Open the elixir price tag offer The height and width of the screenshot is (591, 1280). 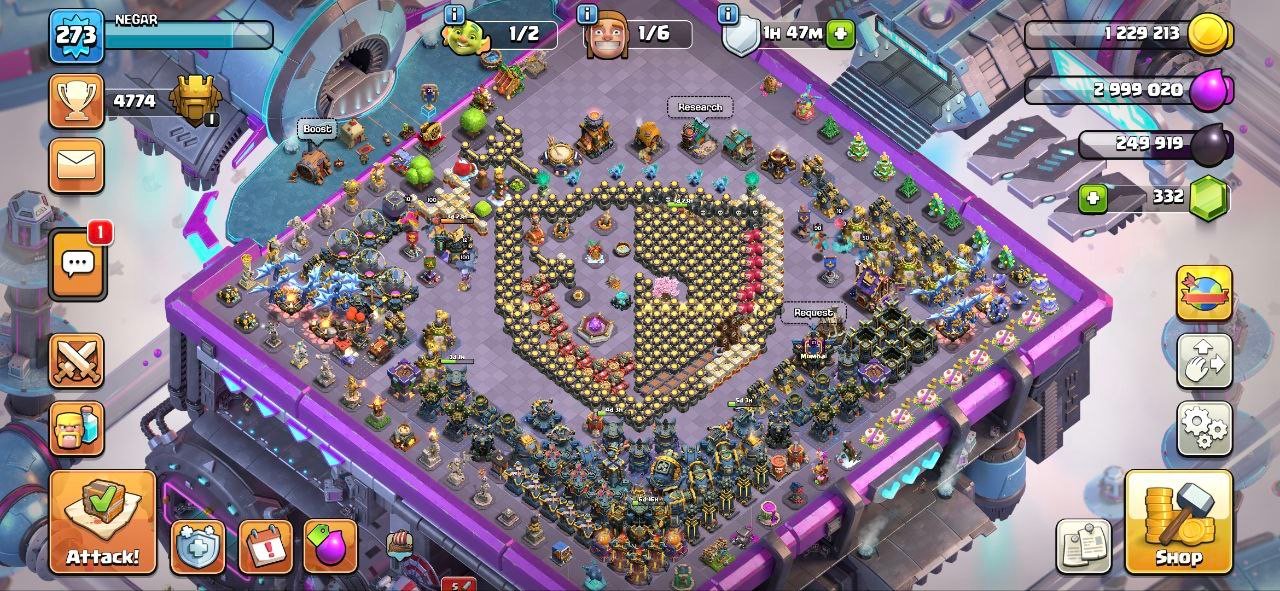coord(330,547)
